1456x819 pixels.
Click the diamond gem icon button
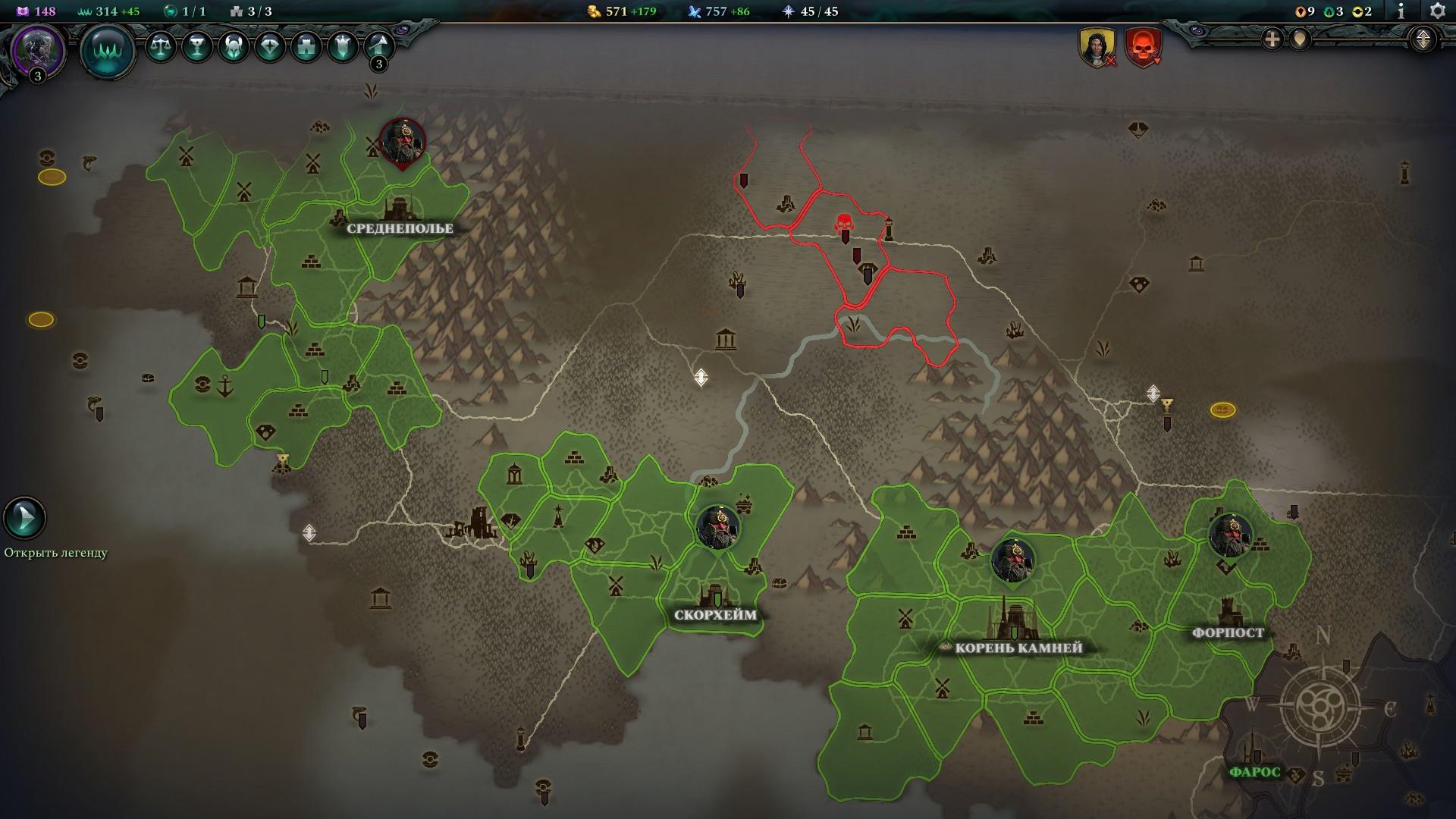pyautogui.click(x=269, y=47)
